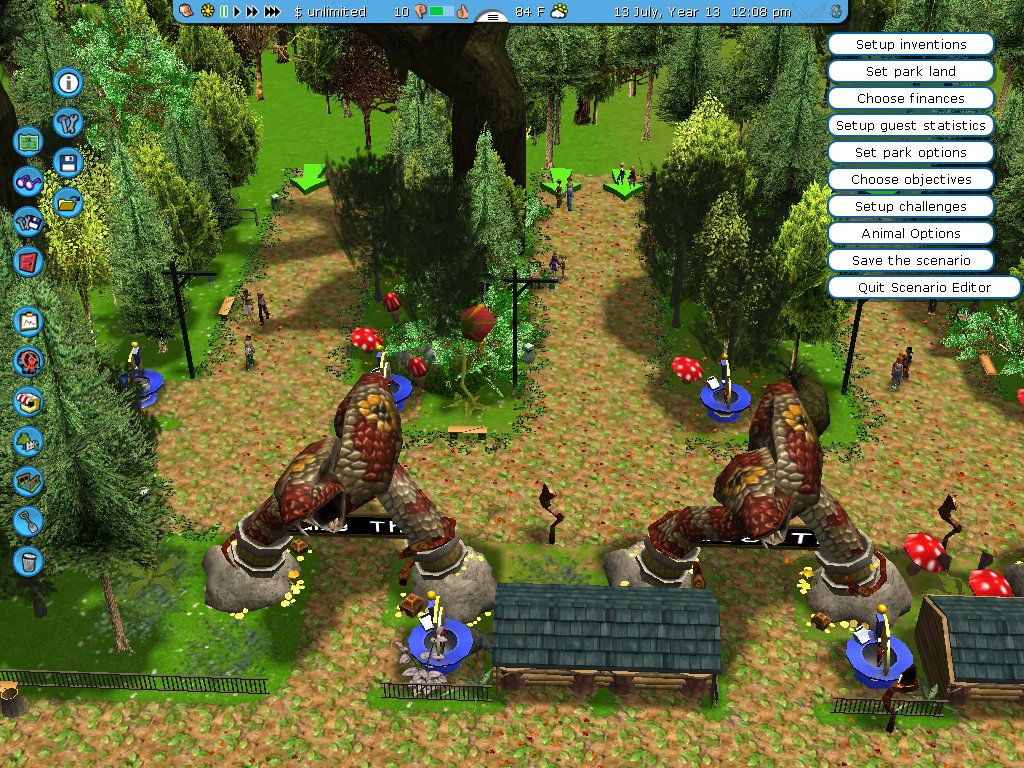Activate the trash can delete tool
Screen dimensions: 1024x768
point(28,561)
